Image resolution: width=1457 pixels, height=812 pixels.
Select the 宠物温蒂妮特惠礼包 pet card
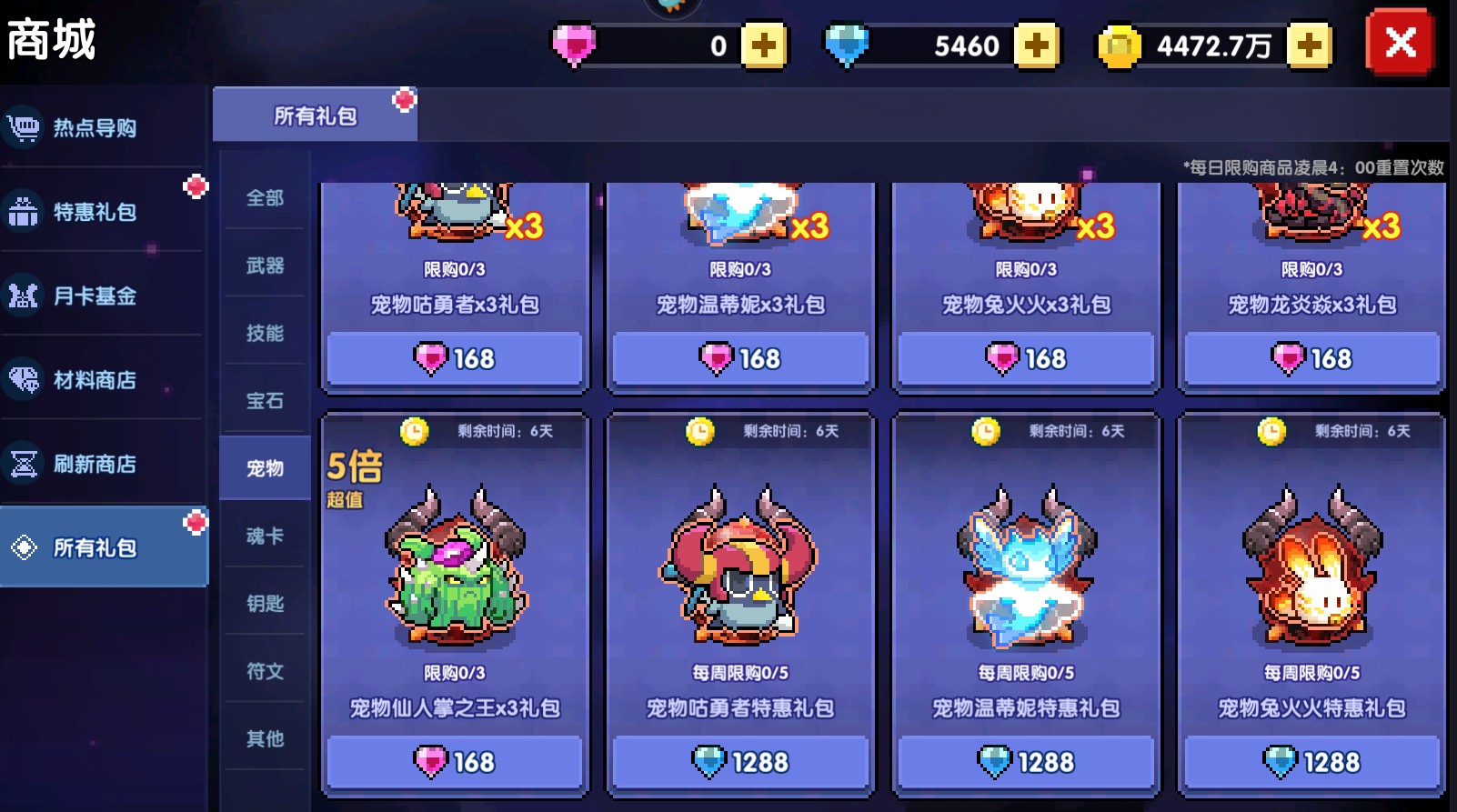tap(1026, 582)
